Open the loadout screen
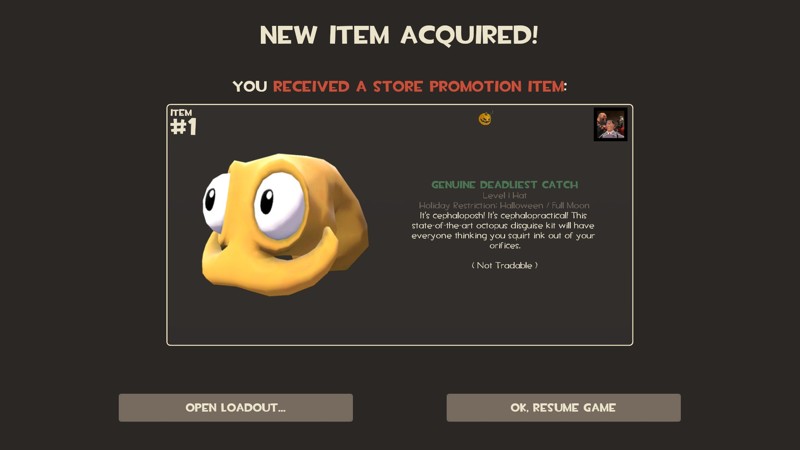 [x=235, y=407]
